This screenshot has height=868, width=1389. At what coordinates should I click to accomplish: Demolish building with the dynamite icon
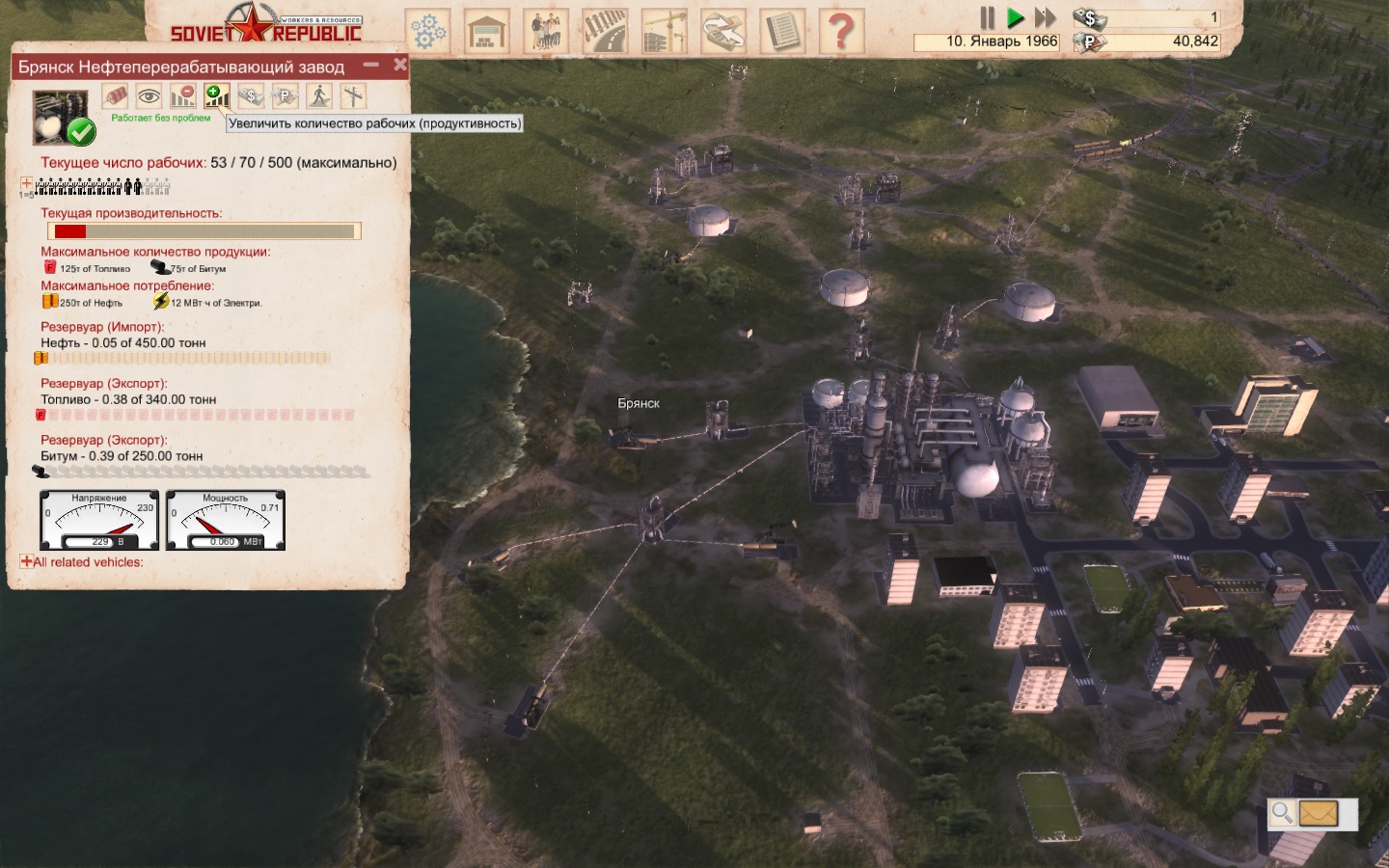pos(115,96)
